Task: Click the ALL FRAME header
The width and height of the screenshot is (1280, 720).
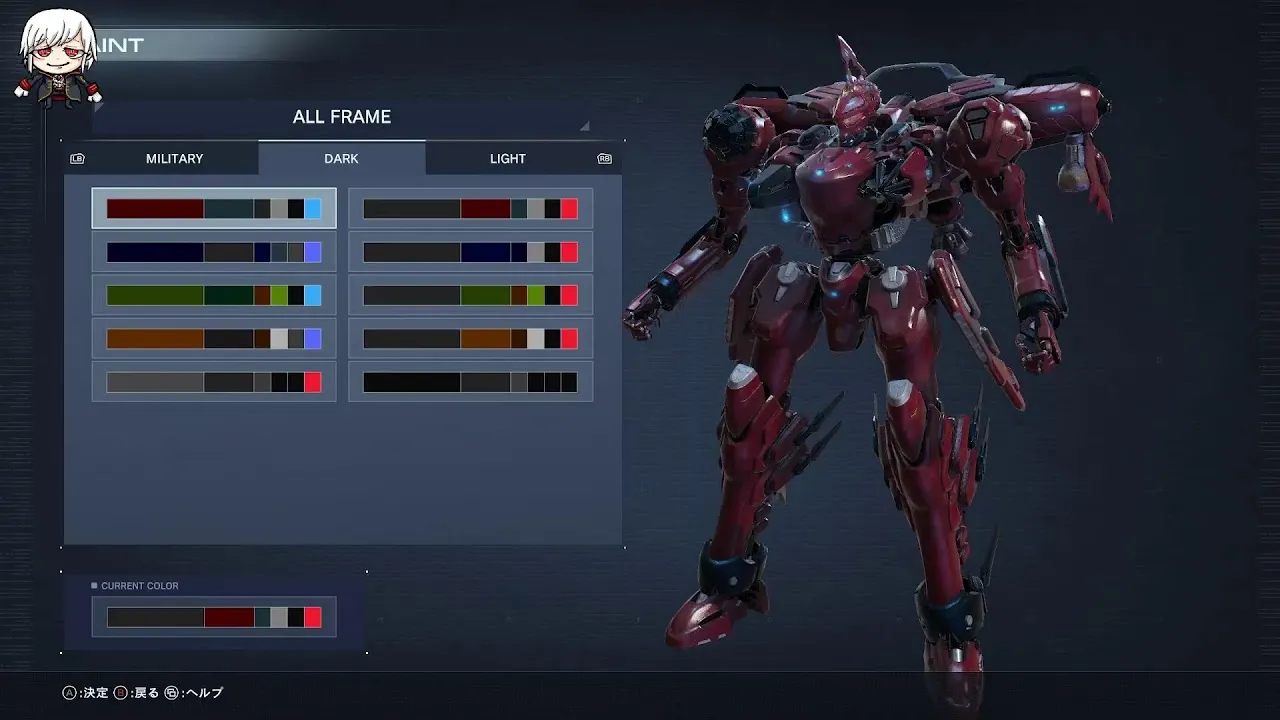Action: 341,117
